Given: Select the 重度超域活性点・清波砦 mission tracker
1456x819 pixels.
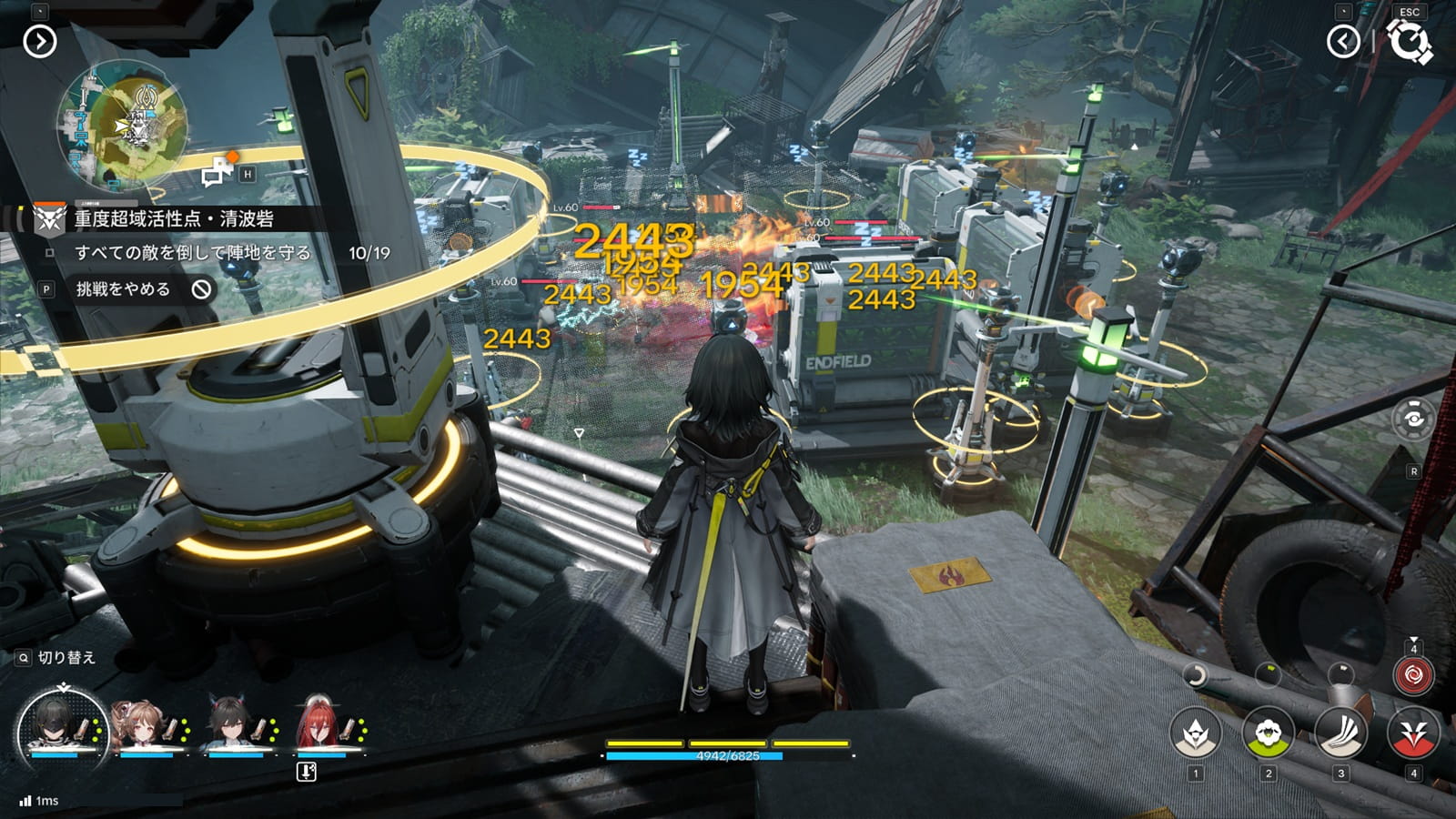Looking at the screenshot, I should tap(173, 218).
